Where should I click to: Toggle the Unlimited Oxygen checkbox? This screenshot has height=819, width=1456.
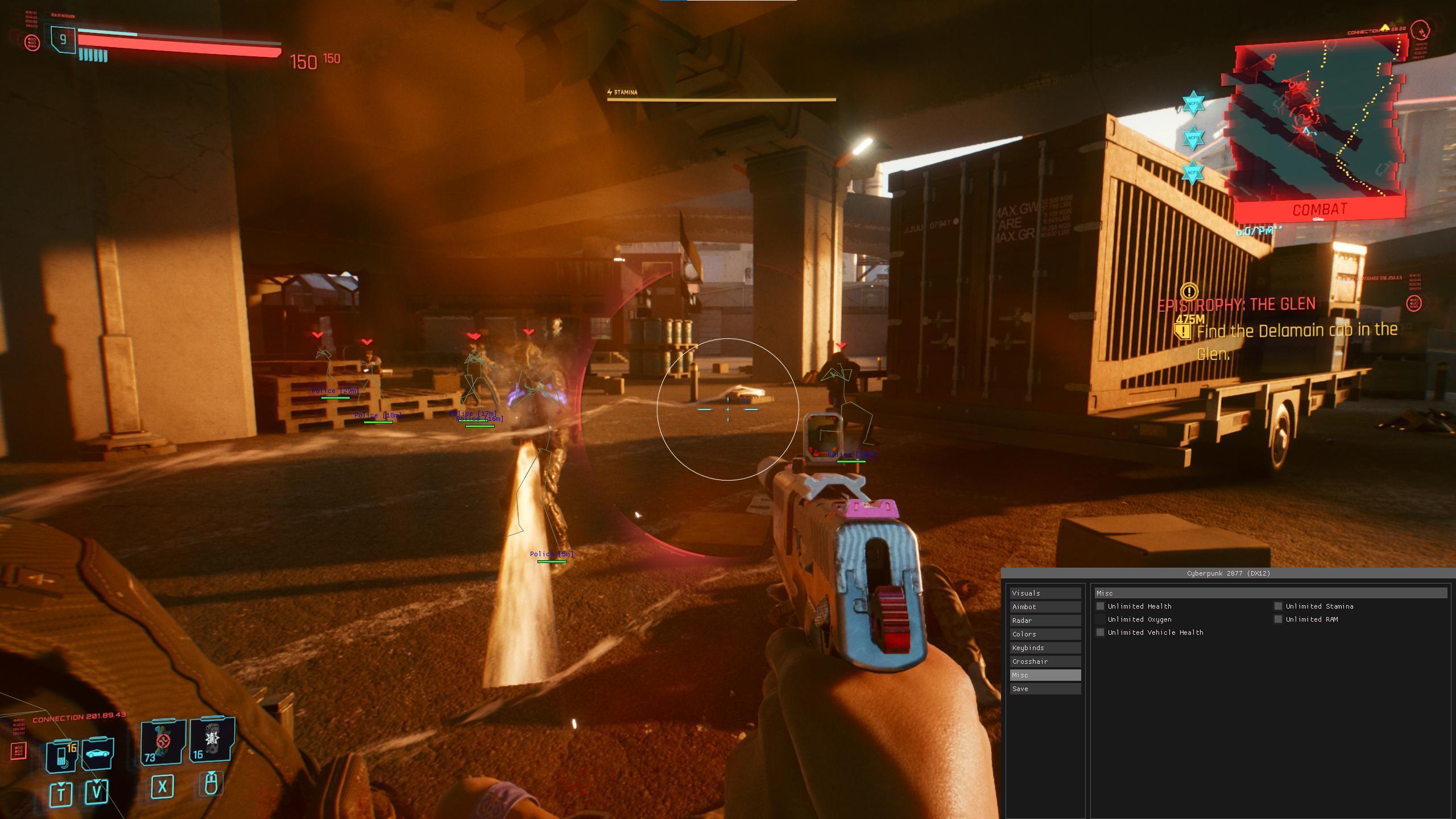(x=1101, y=619)
